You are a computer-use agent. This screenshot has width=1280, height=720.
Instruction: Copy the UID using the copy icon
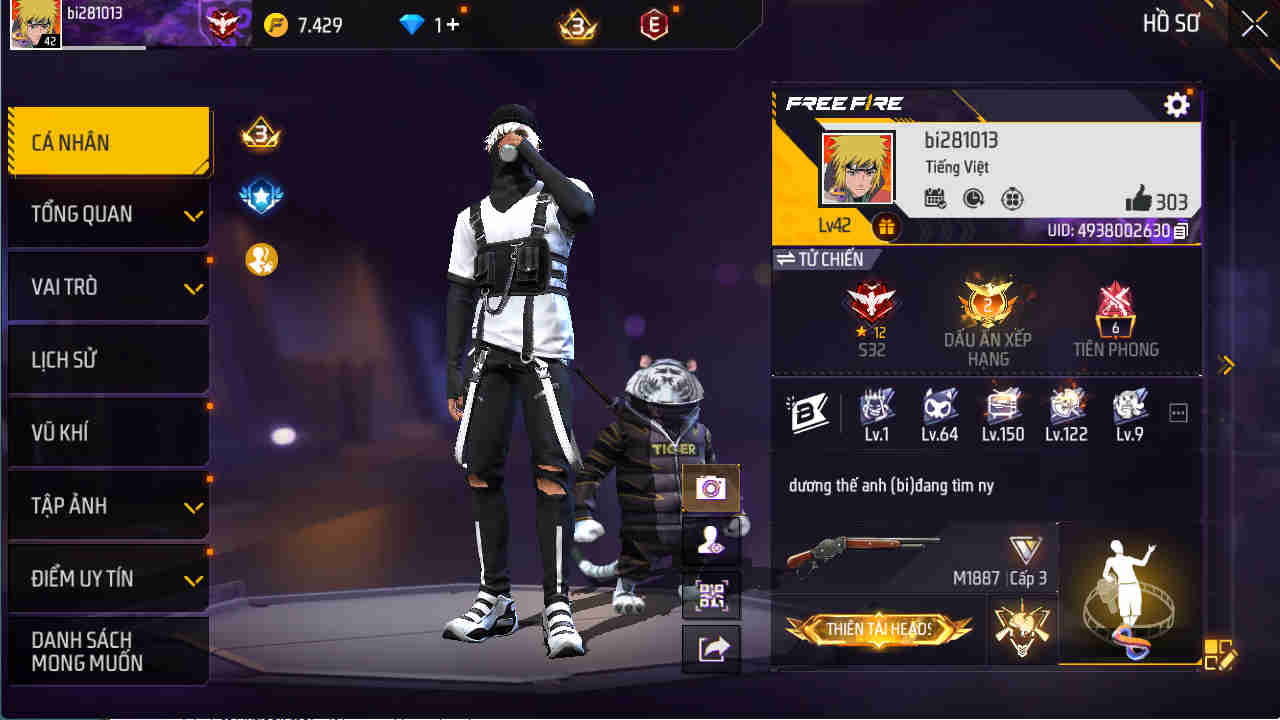click(1180, 232)
